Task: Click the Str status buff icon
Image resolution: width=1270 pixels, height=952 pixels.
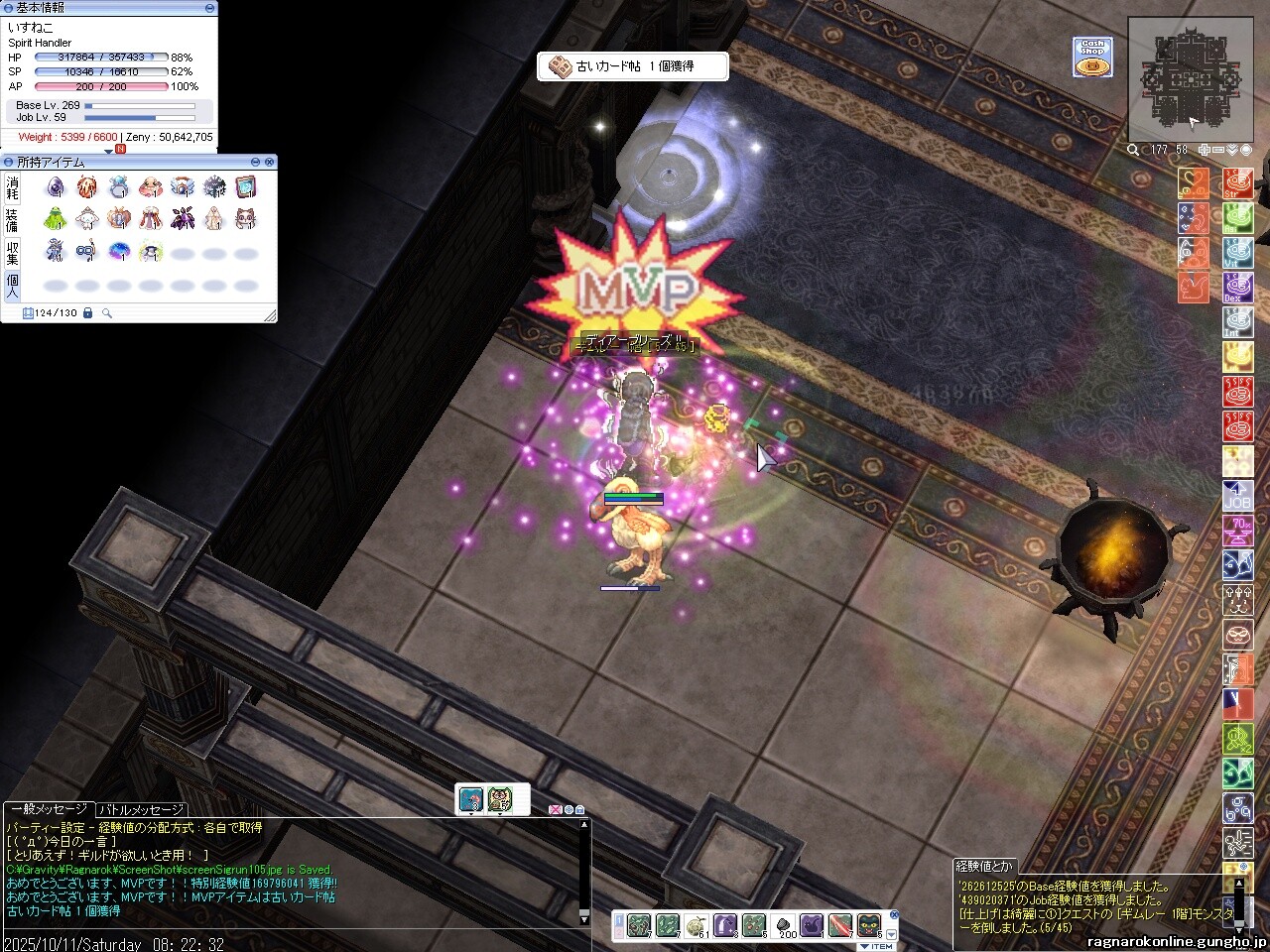Action: coord(1237,184)
